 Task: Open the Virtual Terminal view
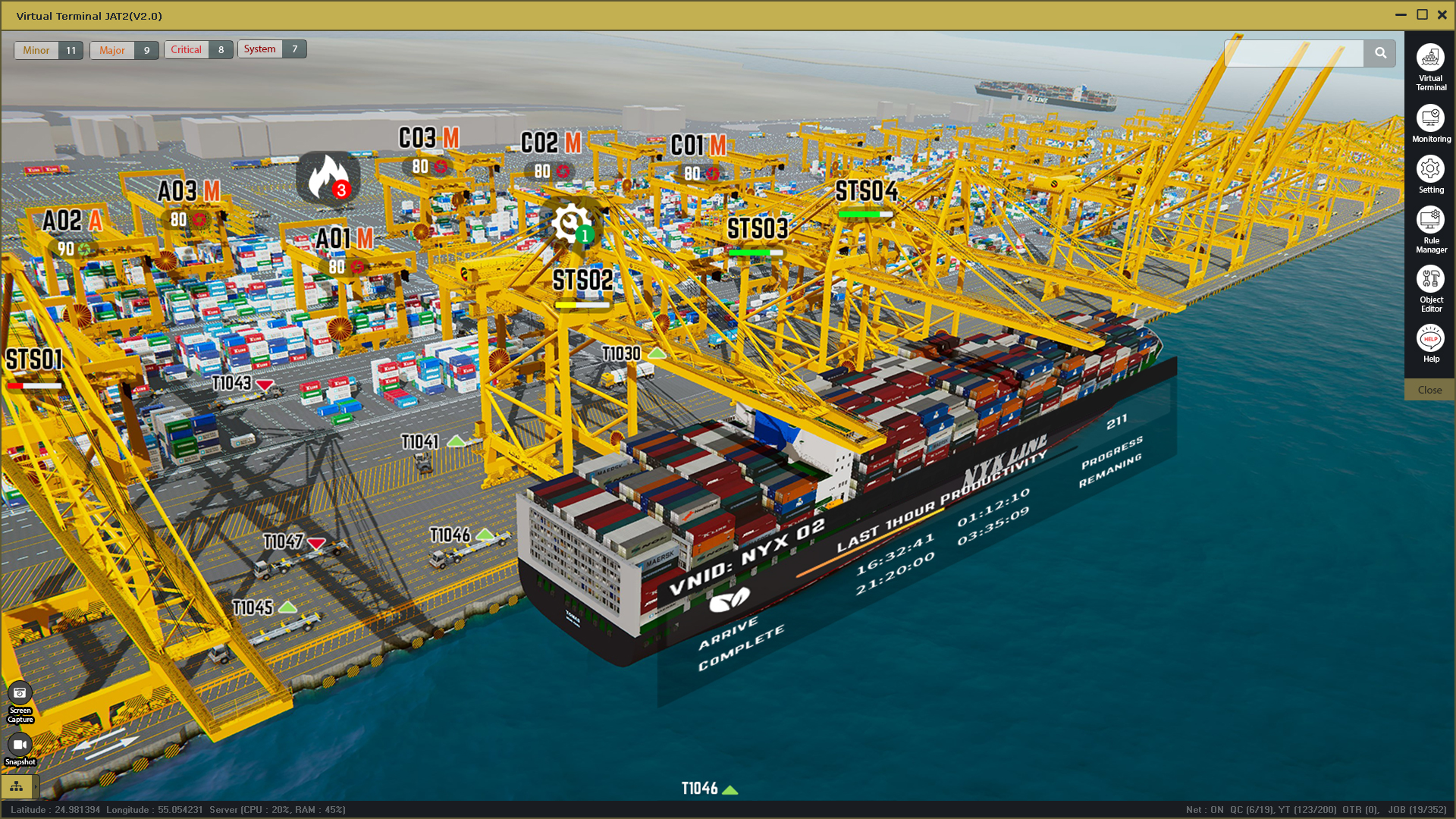click(1430, 65)
